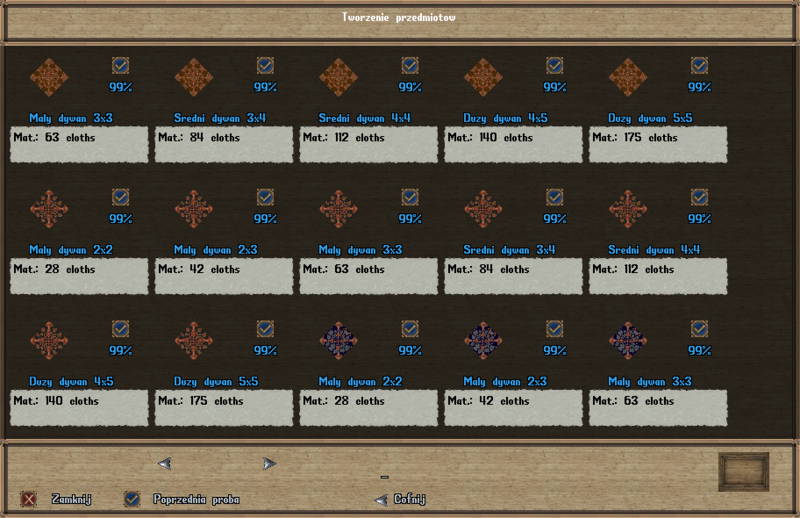Tick the red Maly dywan 2x3 checkmark button
This screenshot has width=800, height=518.
pyautogui.click(x=265, y=197)
